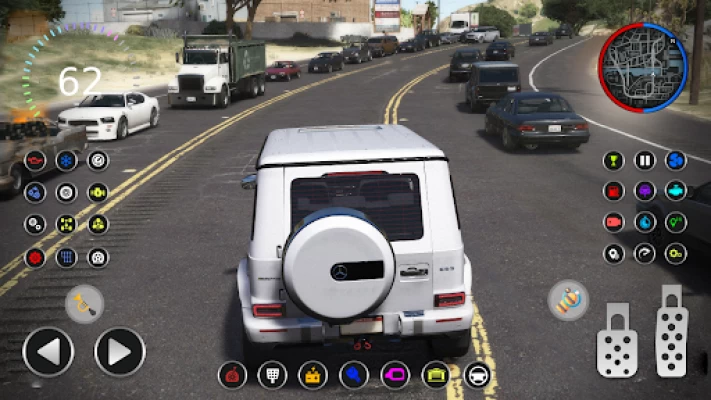Viewport: 711px width, 400px height.
Task: Activate the orange car battery icon
Action: (313, 375)
